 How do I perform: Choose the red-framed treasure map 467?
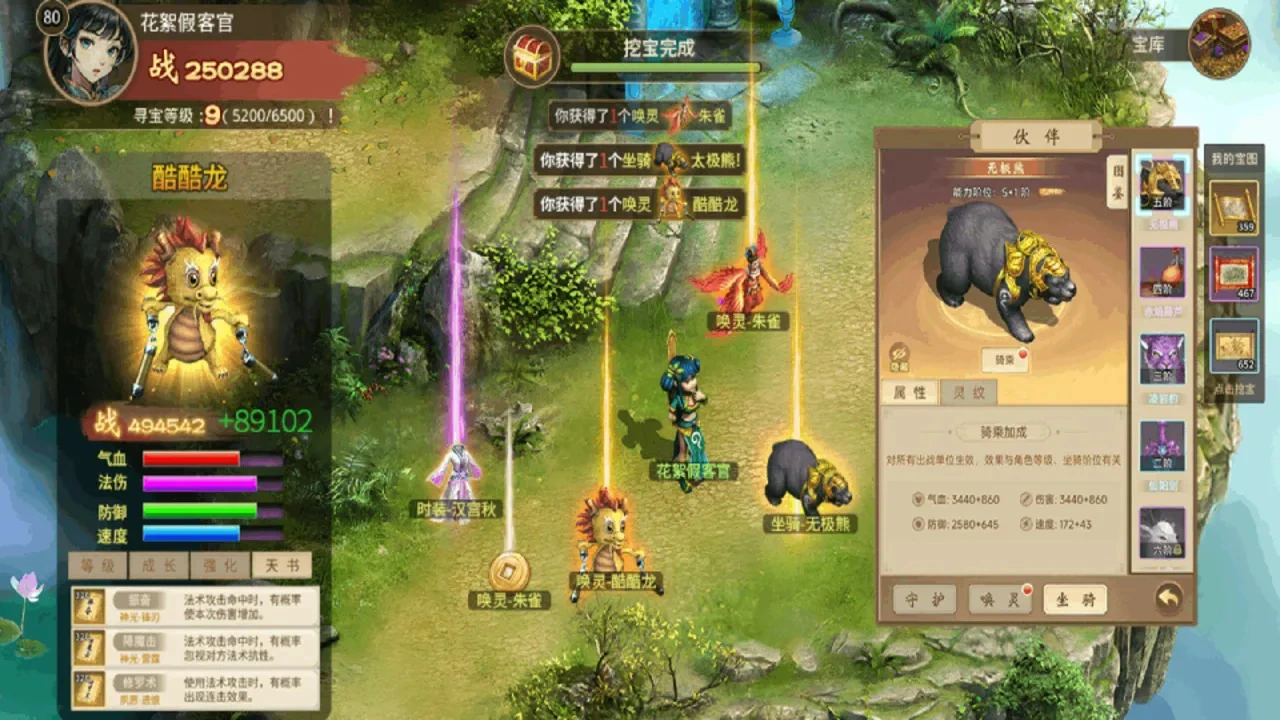(1233, 274)
